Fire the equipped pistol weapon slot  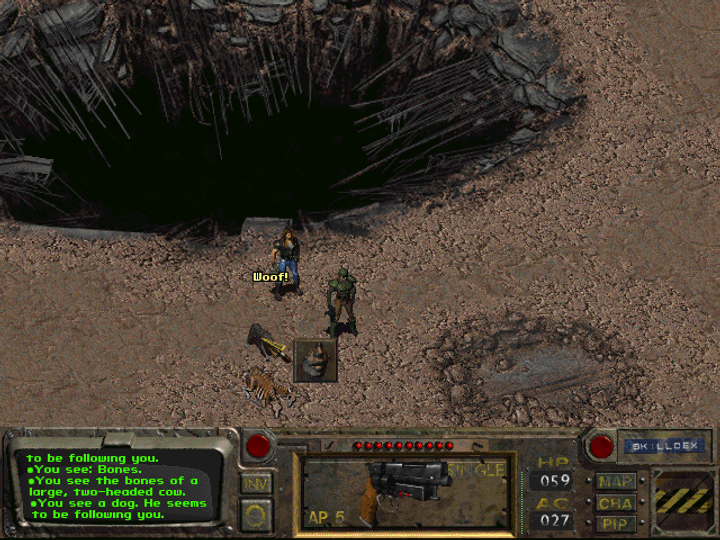point(407,491)
